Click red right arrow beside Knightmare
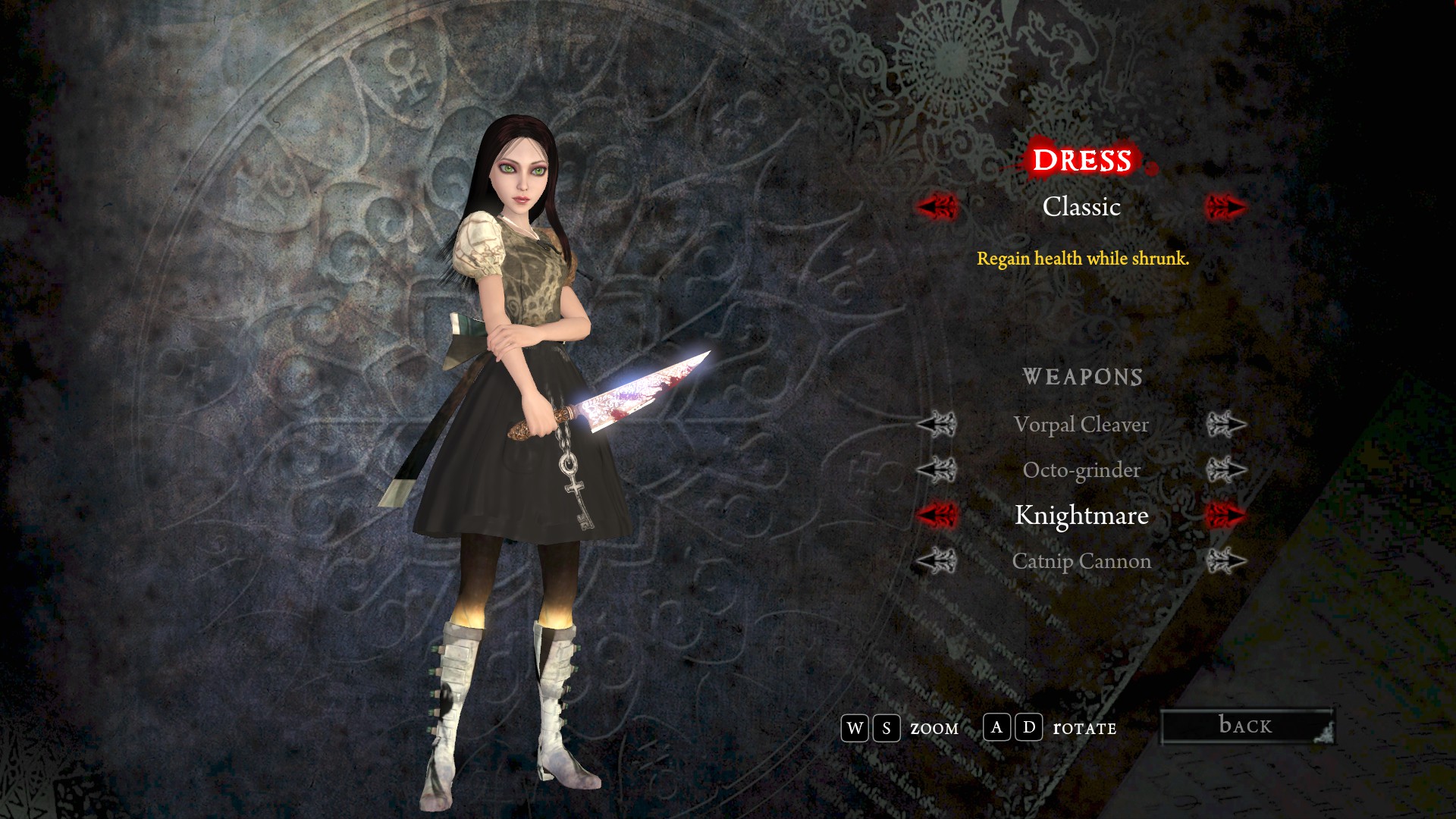This screenshot has height=819, width=1456. [x=1225, y=516]
